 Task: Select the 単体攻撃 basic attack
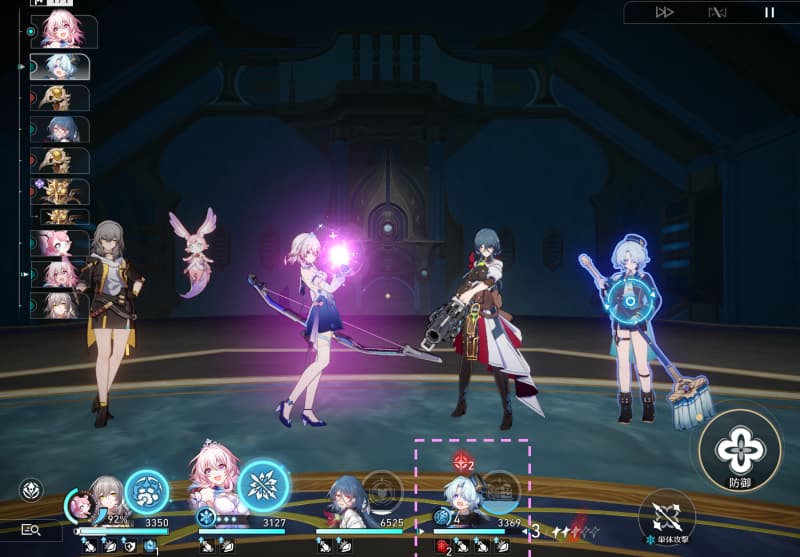[x=666, y=518]
